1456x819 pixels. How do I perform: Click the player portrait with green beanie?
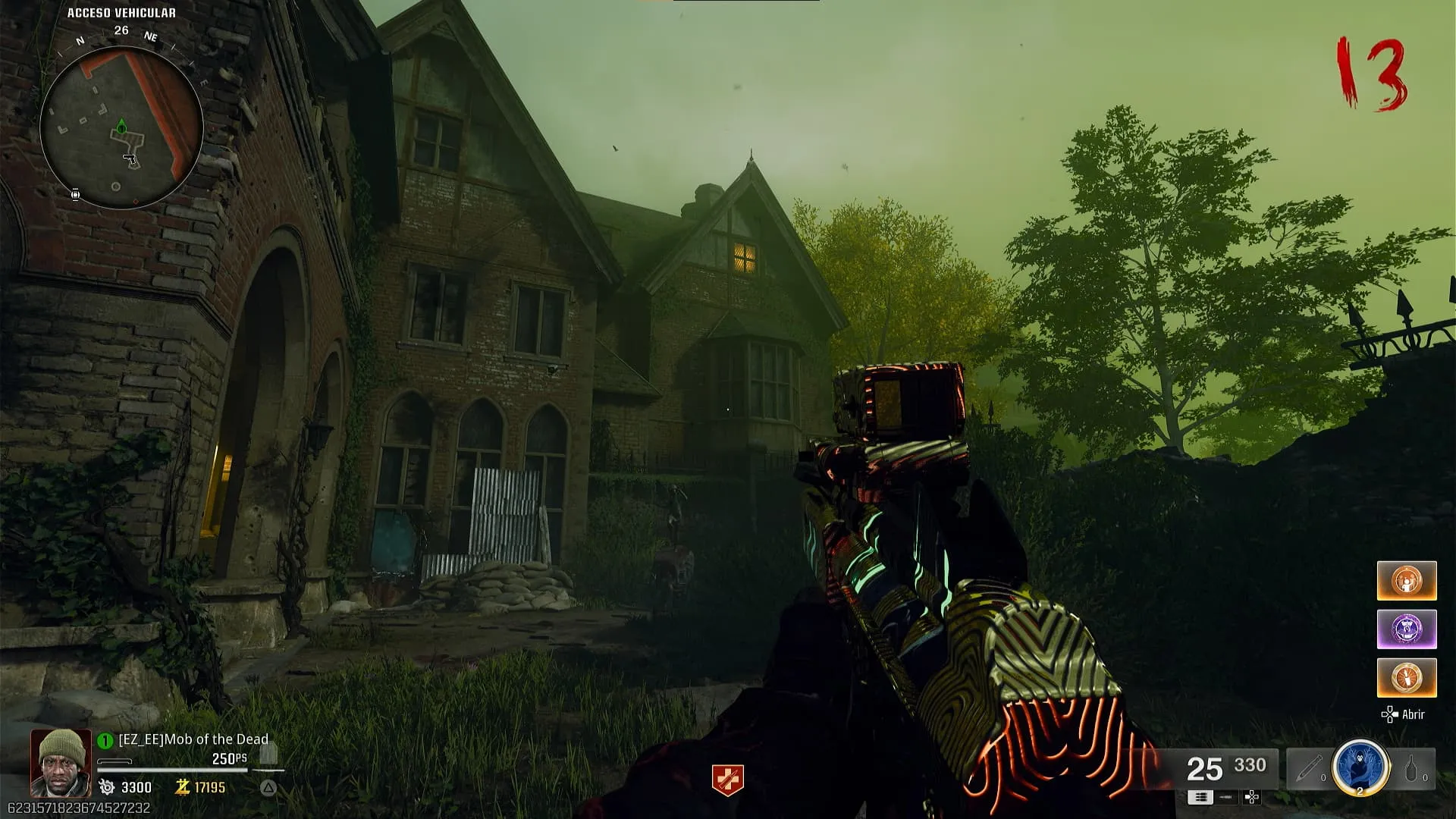[61, 762]
